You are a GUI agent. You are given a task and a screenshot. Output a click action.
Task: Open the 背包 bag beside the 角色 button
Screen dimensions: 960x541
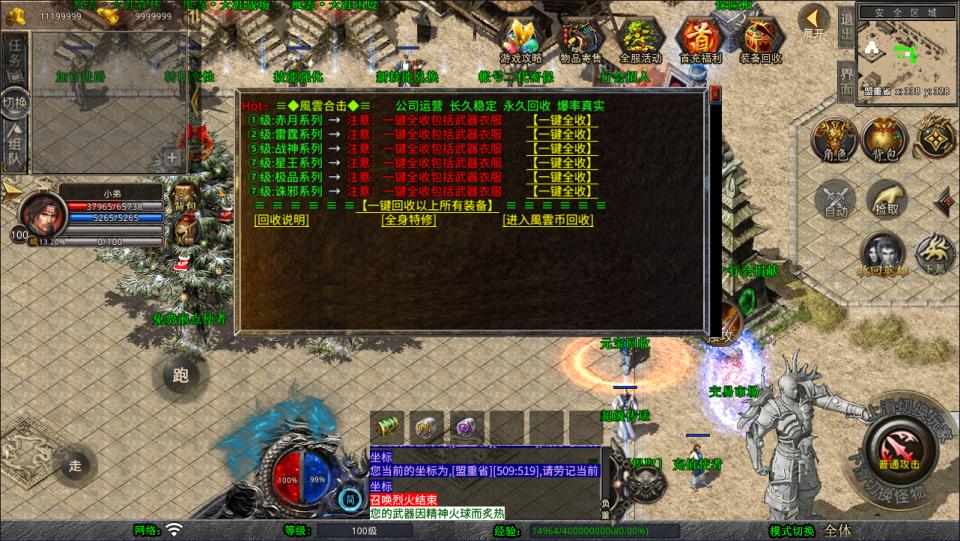tap(884, 140)
